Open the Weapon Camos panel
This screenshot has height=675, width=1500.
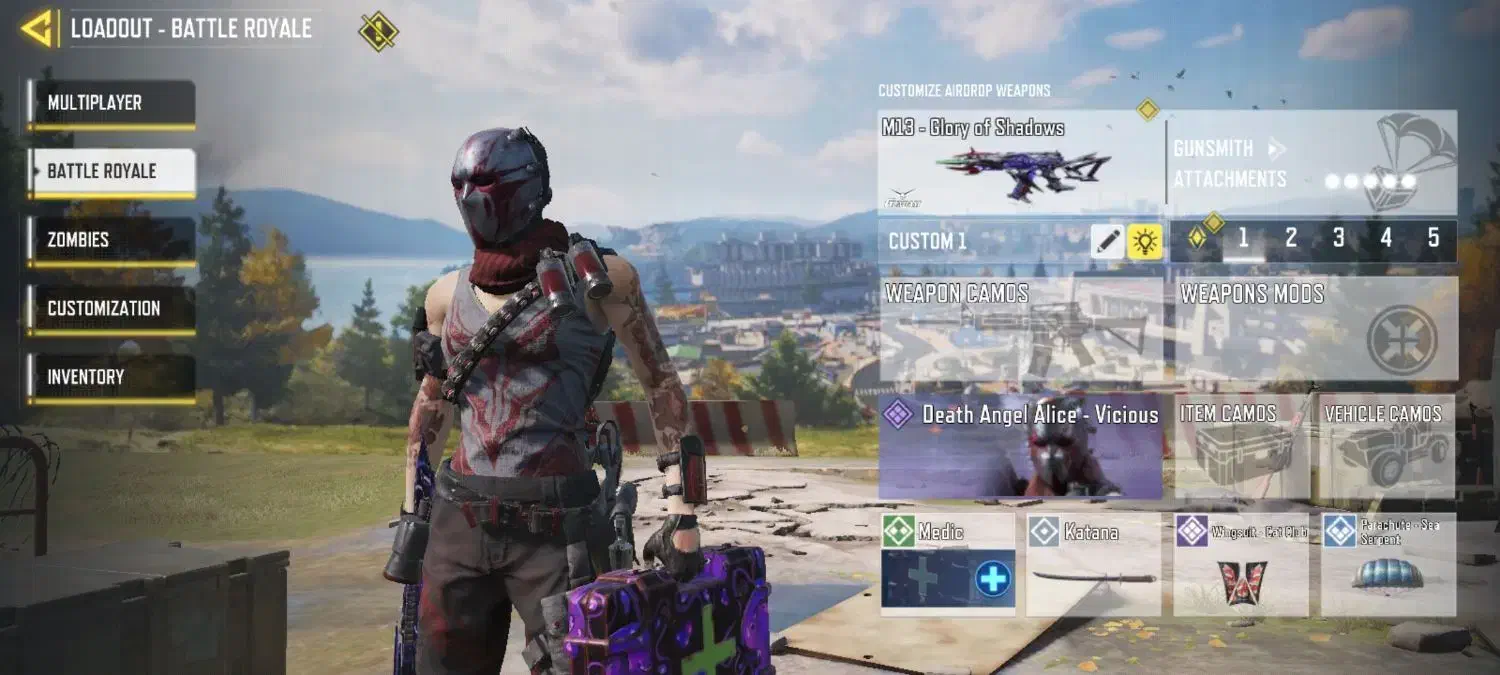point(1021,330)
